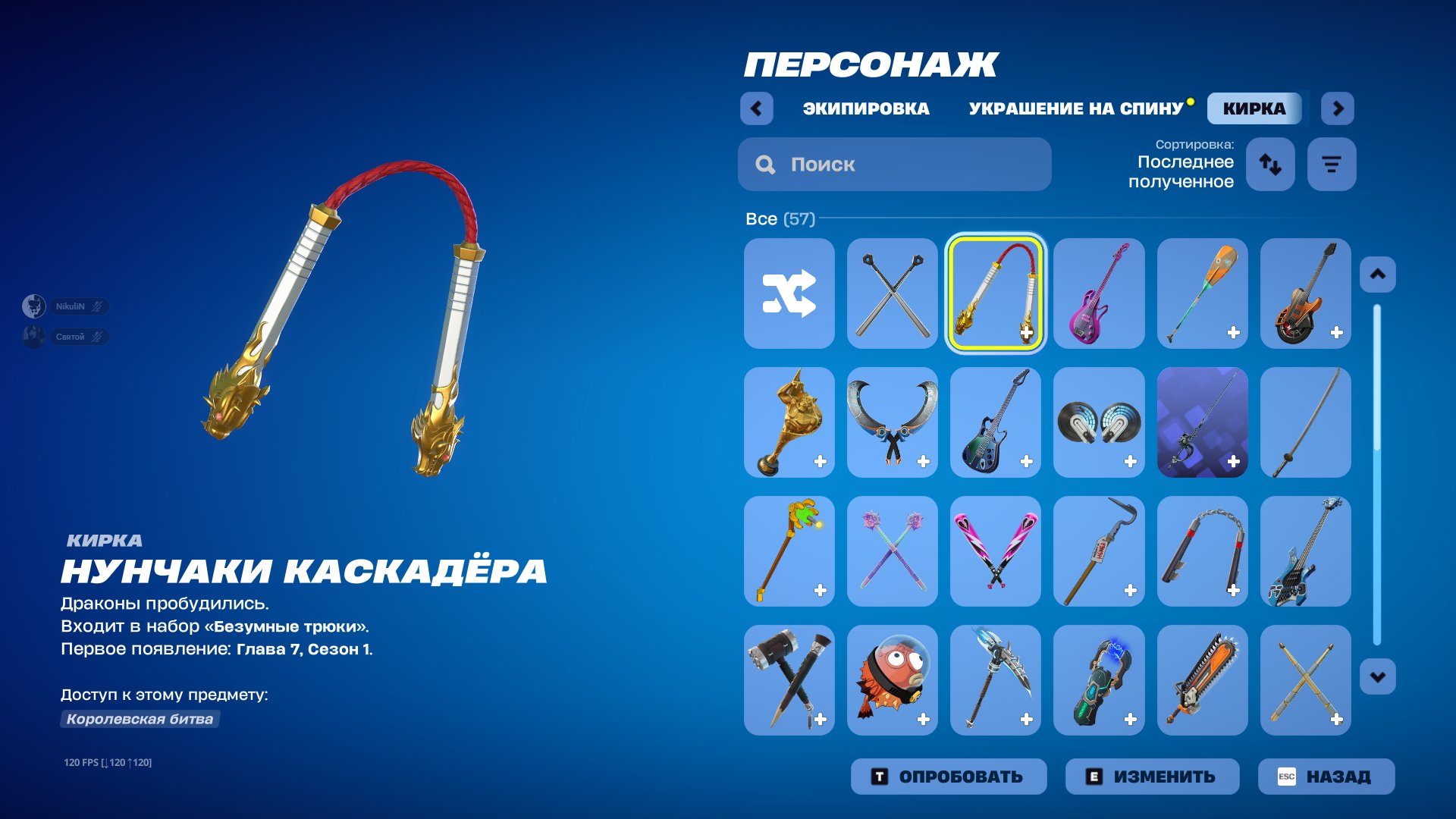
Task: Choose the orange paddle pickaxe
Action: 1202,293
